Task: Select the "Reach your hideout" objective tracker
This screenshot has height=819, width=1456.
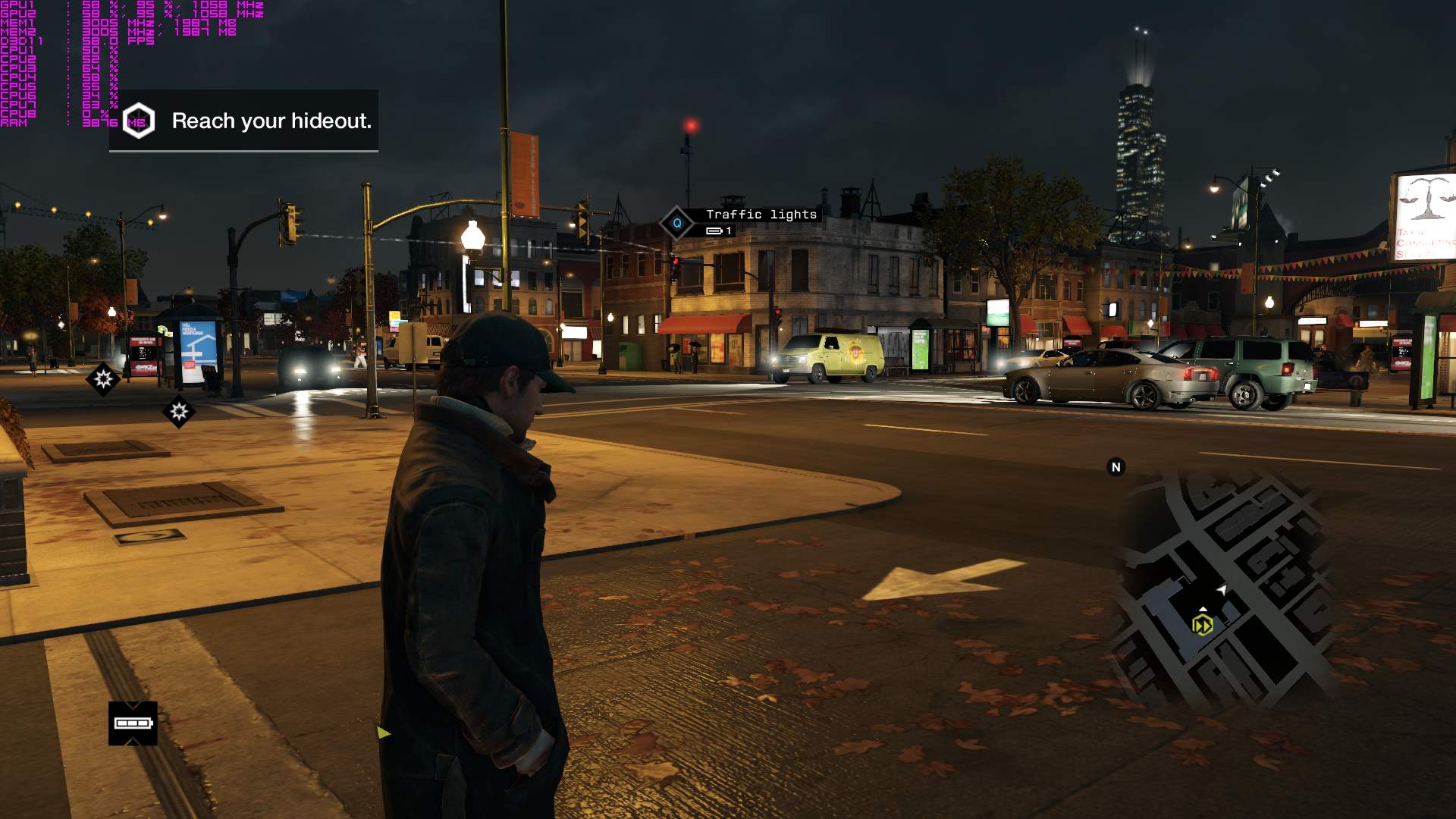Action: pos(244,121)
